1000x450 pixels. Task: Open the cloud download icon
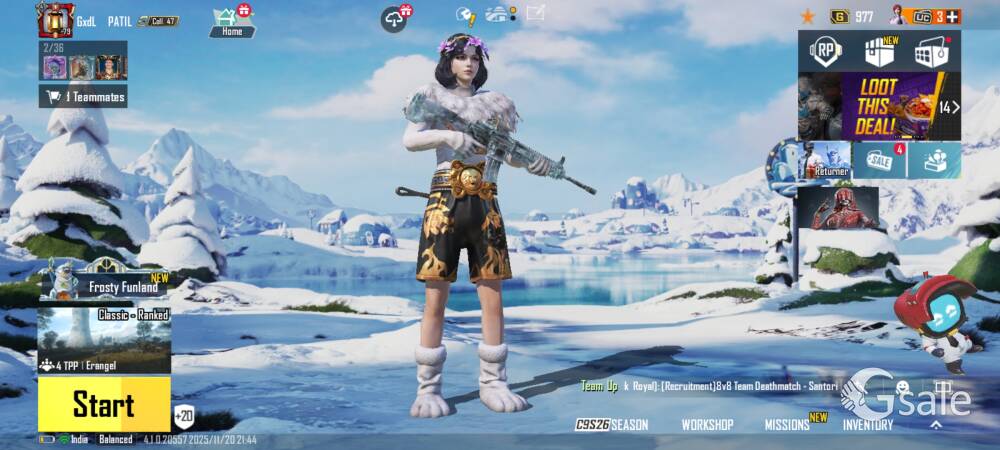tap(395, 18)
